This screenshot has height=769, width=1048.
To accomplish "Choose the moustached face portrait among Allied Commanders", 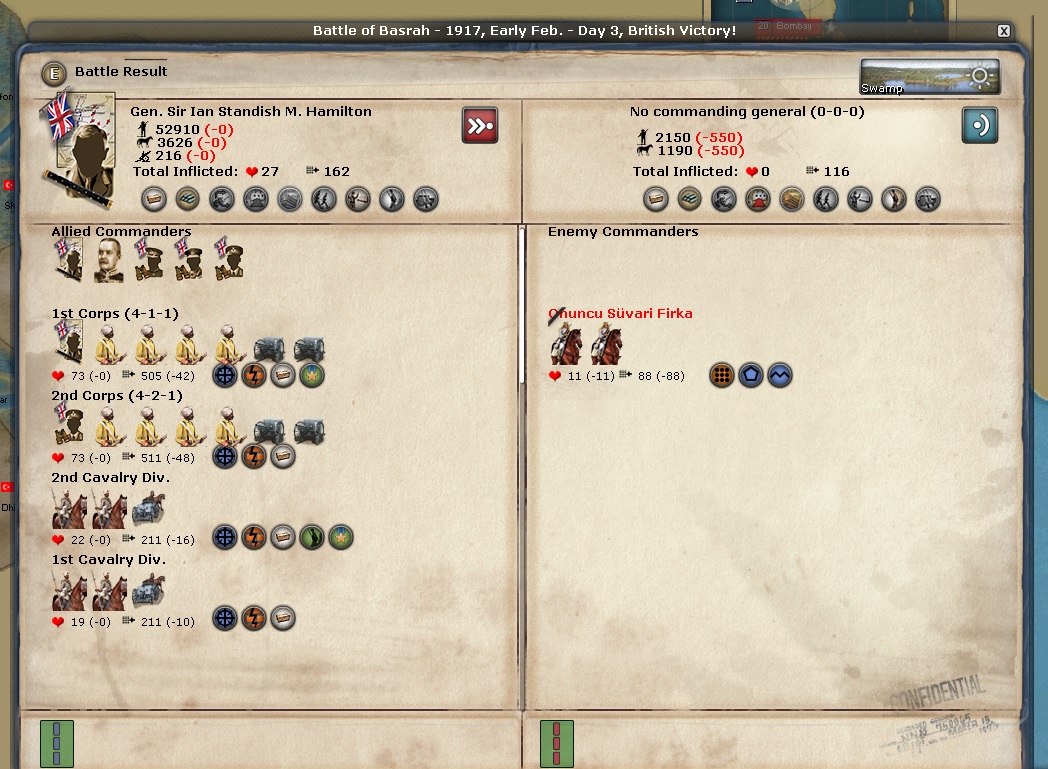I will [108, 261].
